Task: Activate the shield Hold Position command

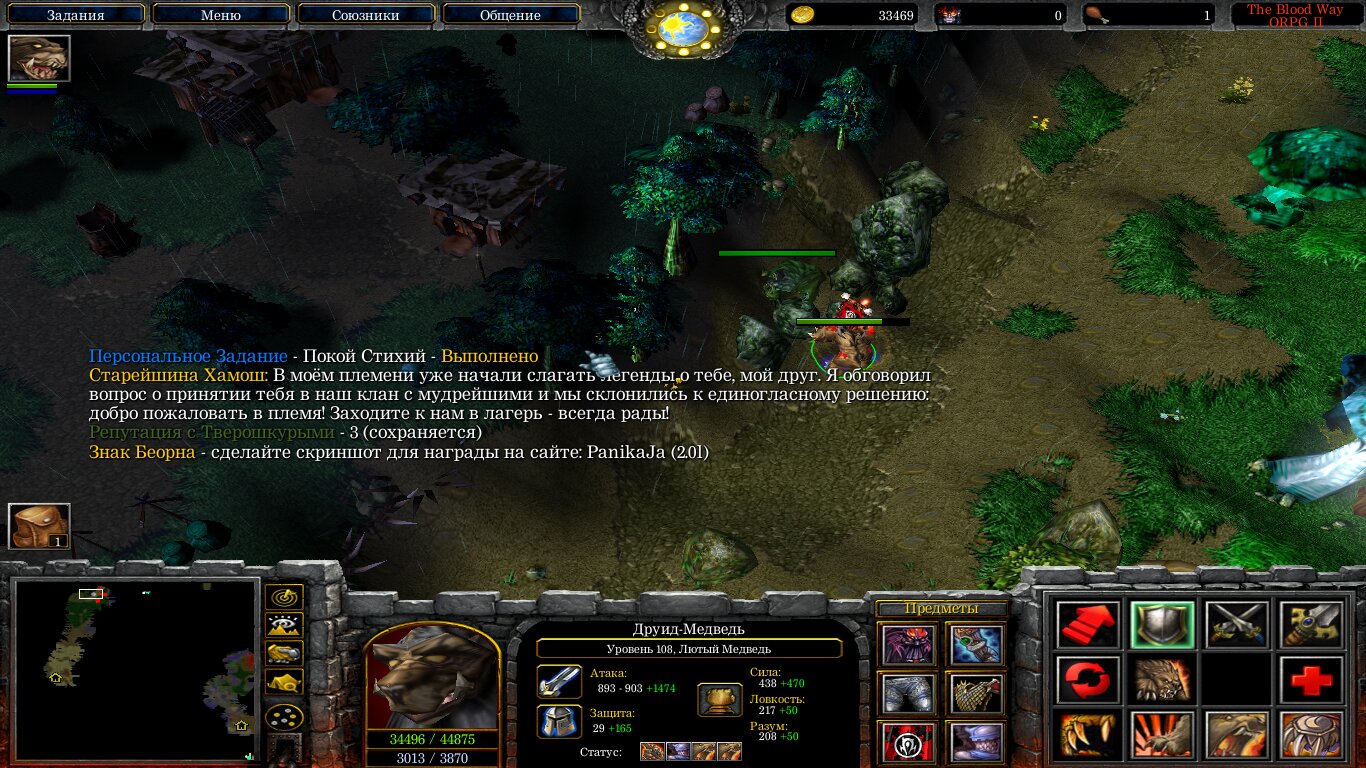Action: 1161,624
